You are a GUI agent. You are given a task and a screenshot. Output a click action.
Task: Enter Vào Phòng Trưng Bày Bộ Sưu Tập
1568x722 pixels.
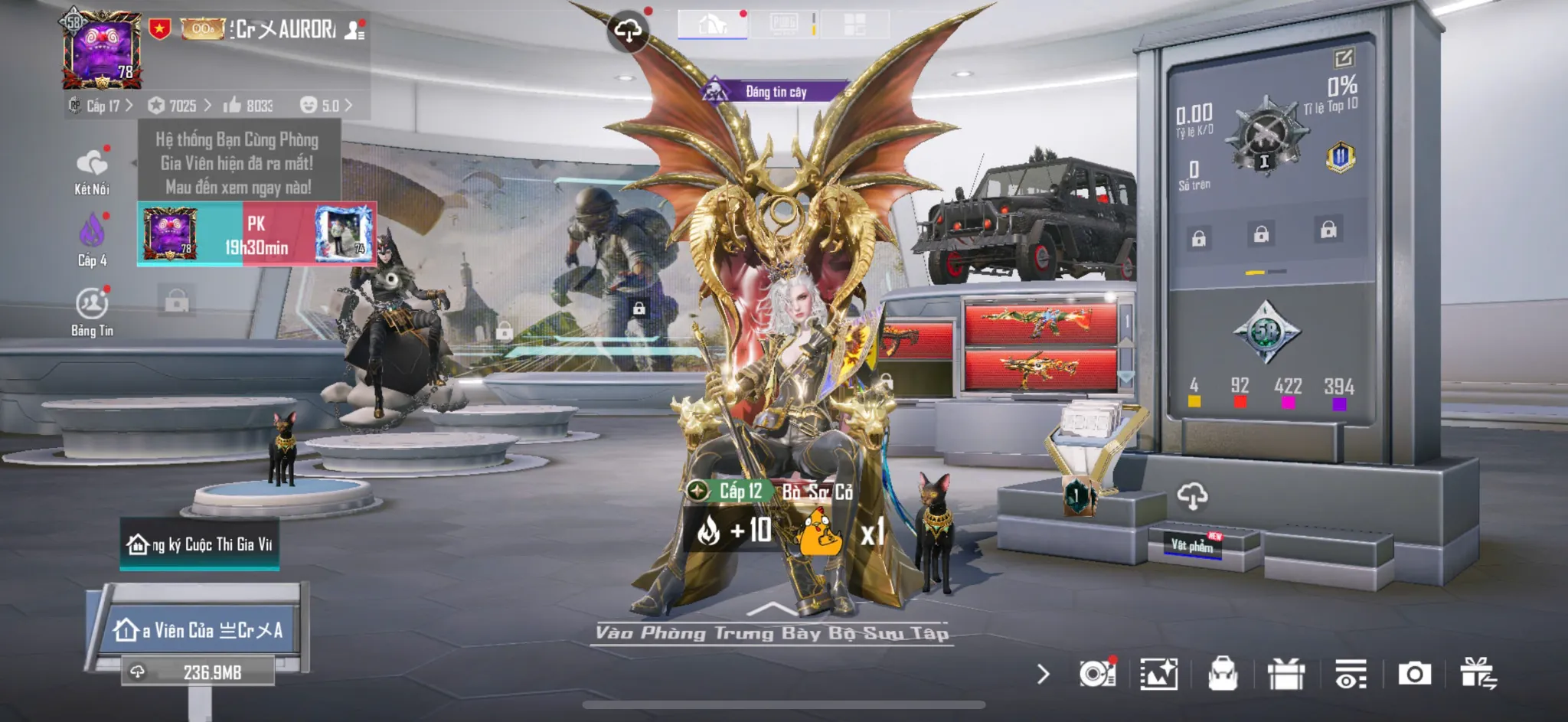pos(772,631)
